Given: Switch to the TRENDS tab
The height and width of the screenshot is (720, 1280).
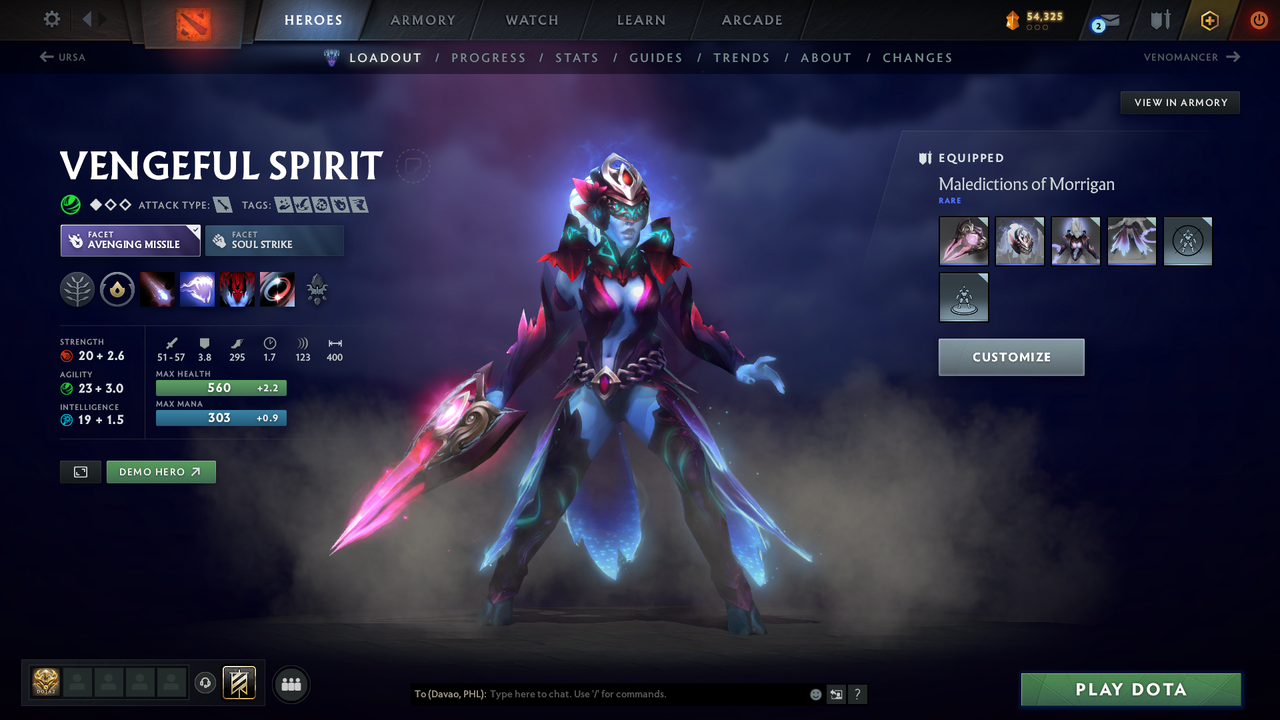Looking at the screenshot, I should (741, 57).
